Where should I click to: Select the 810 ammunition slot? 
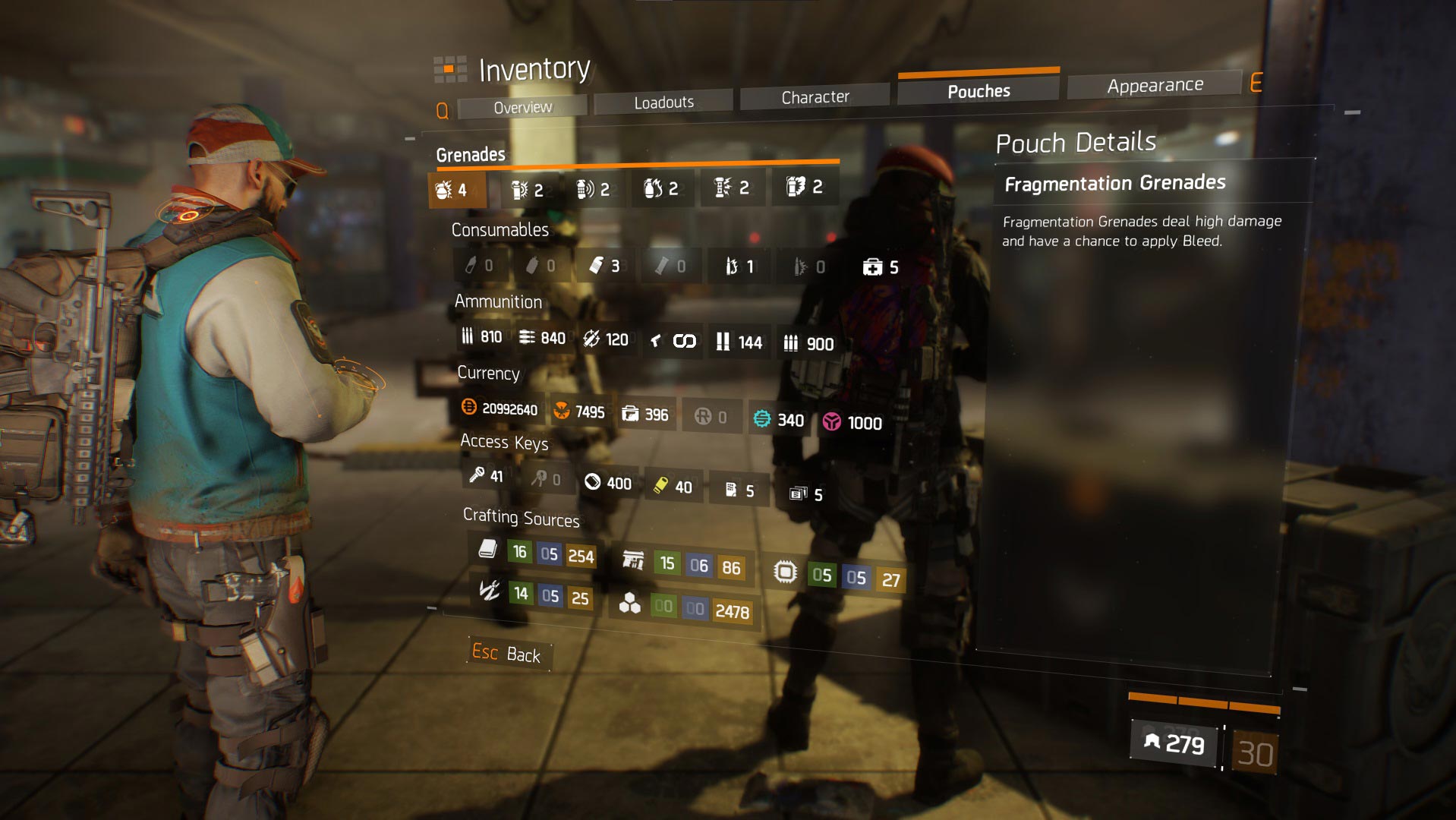coord(482,336)
